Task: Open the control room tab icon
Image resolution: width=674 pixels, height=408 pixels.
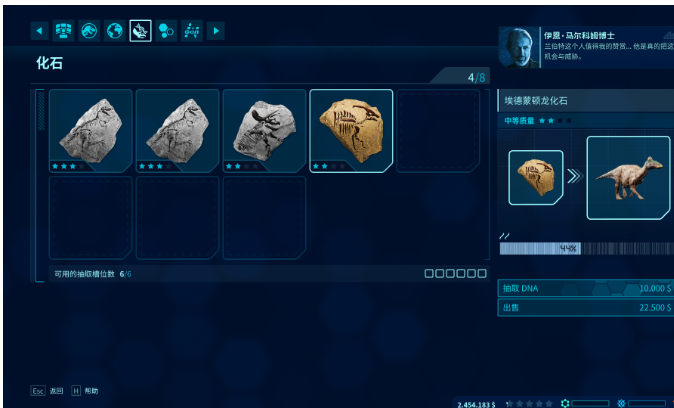Action: pos(63,31)
